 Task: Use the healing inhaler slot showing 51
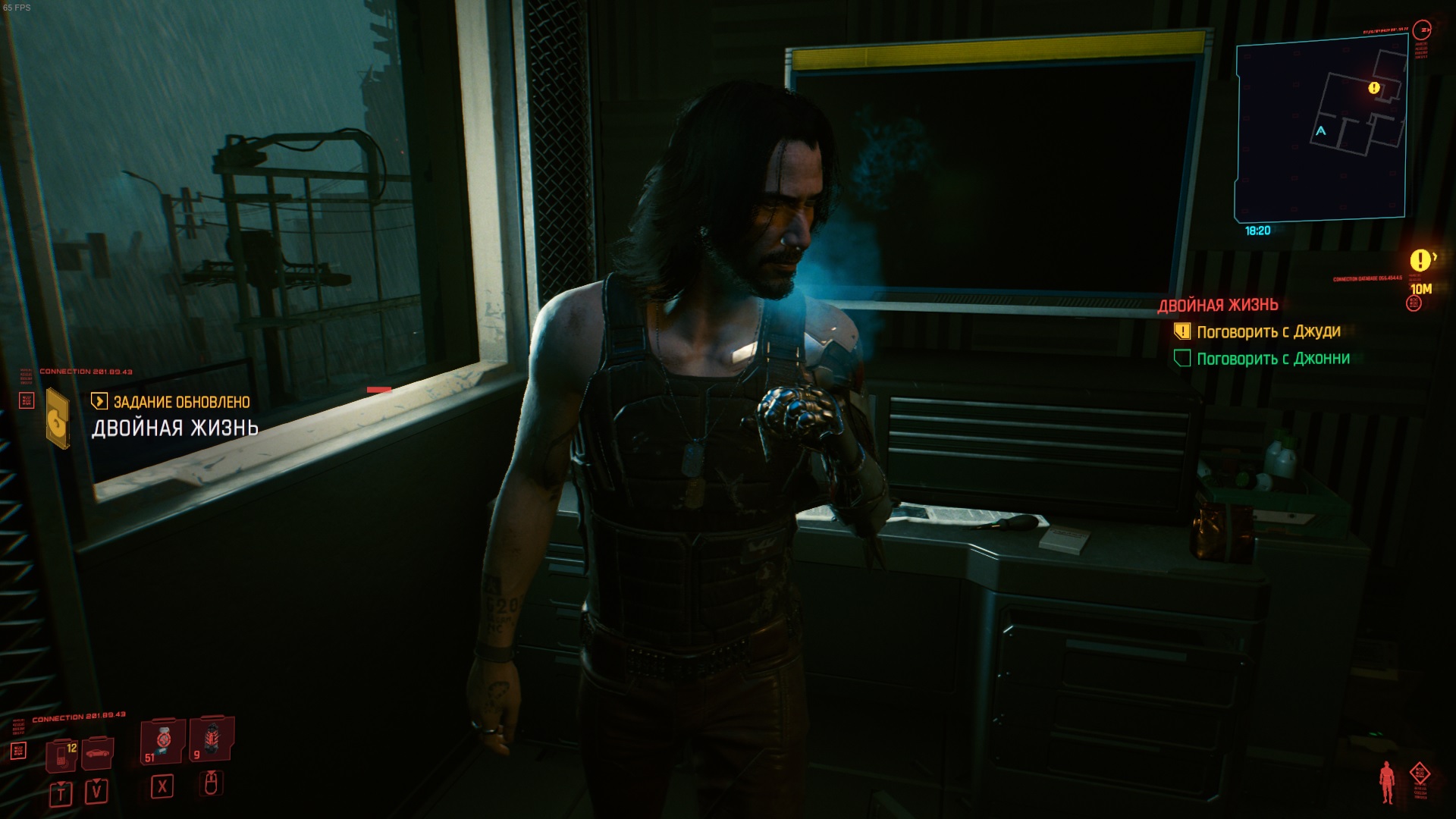[162, 742]
